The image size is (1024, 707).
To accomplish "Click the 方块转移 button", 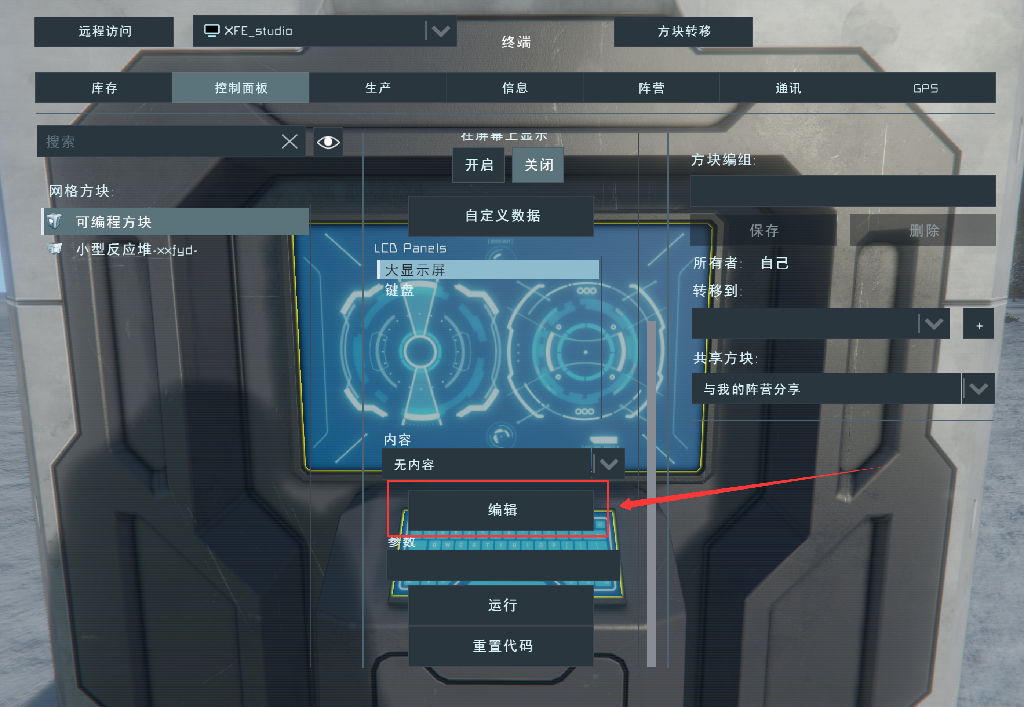I will pos(684,31).
